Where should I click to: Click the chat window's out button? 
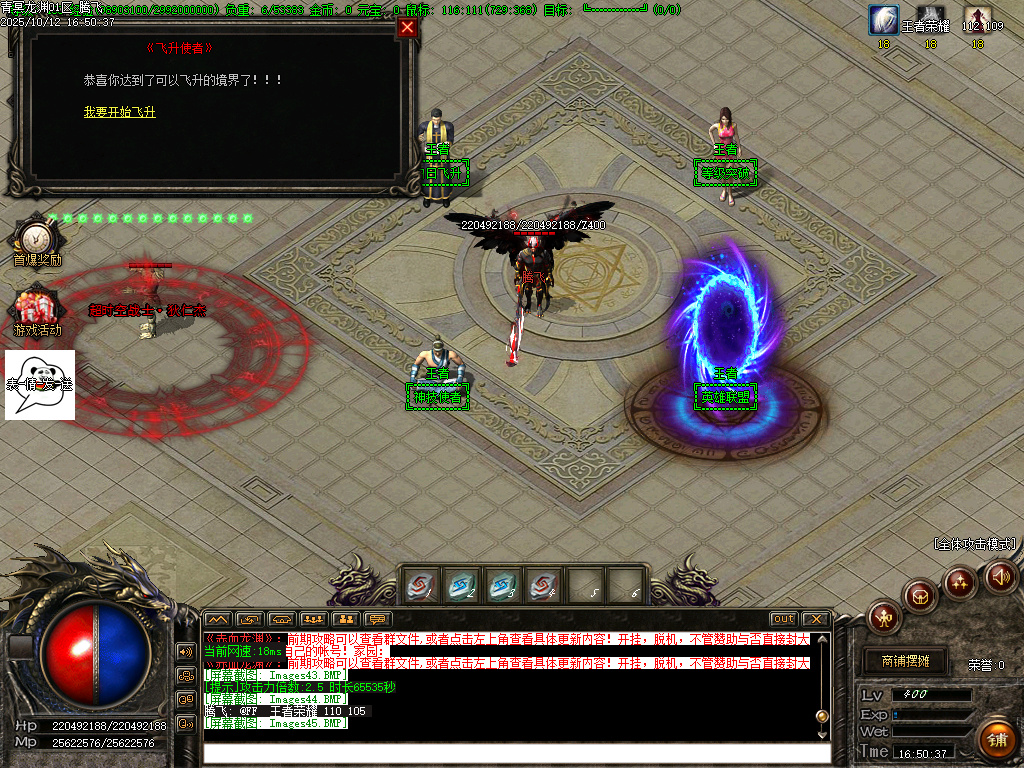point(783,619)
